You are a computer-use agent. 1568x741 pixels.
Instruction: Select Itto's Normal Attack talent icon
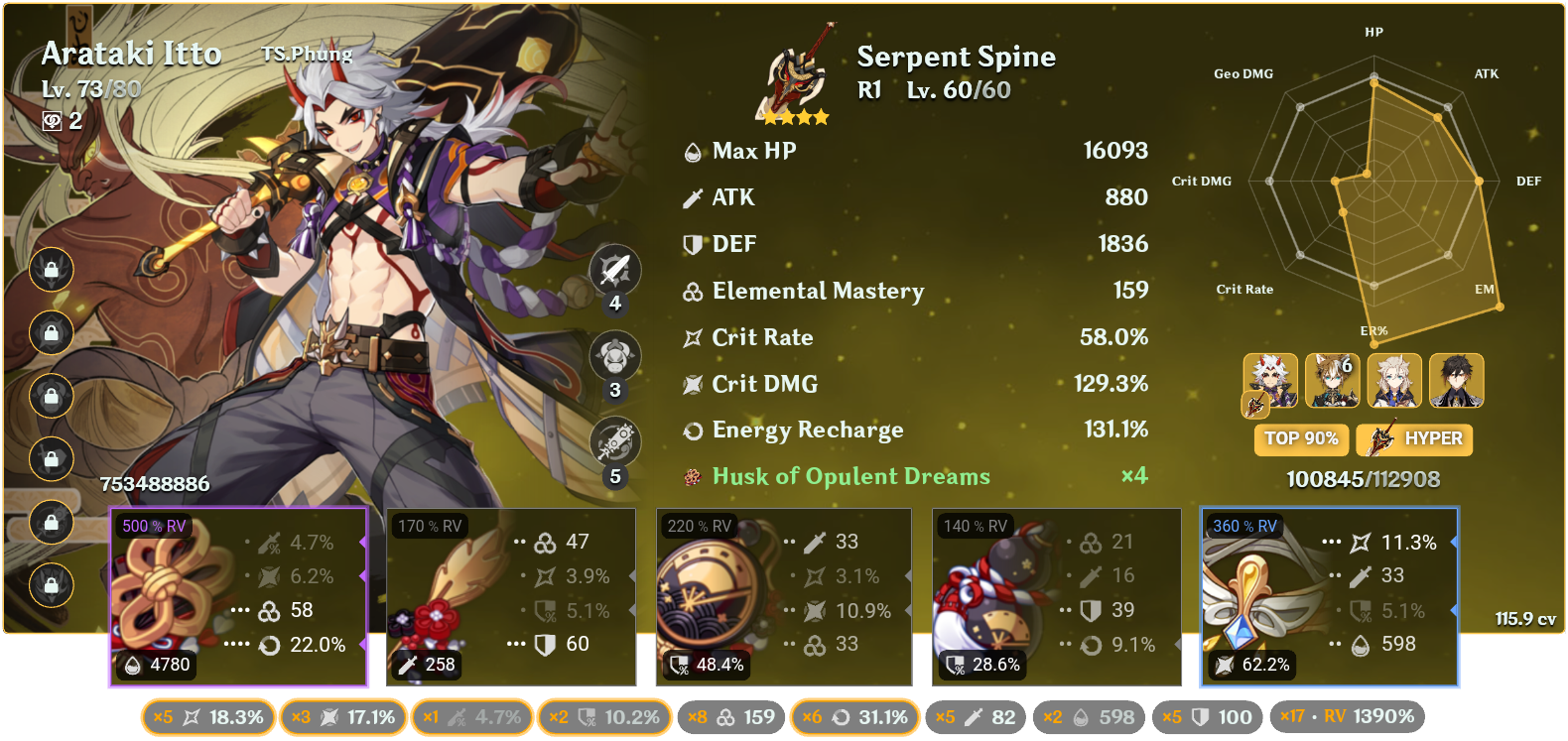pos(613,270)
